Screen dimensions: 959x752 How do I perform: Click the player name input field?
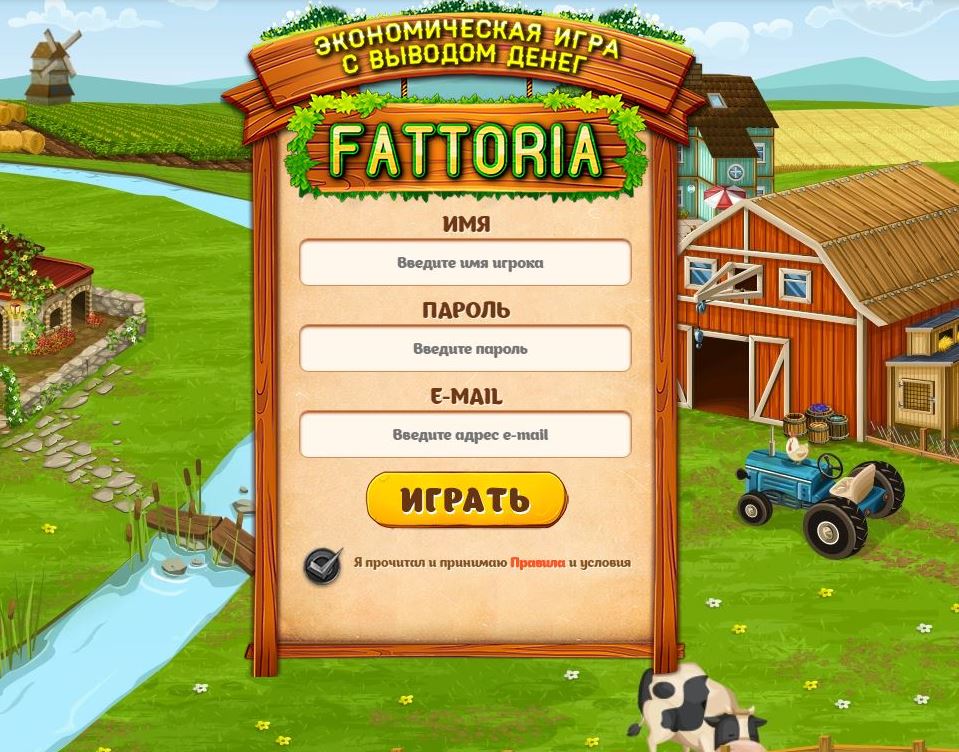[465, 263]
